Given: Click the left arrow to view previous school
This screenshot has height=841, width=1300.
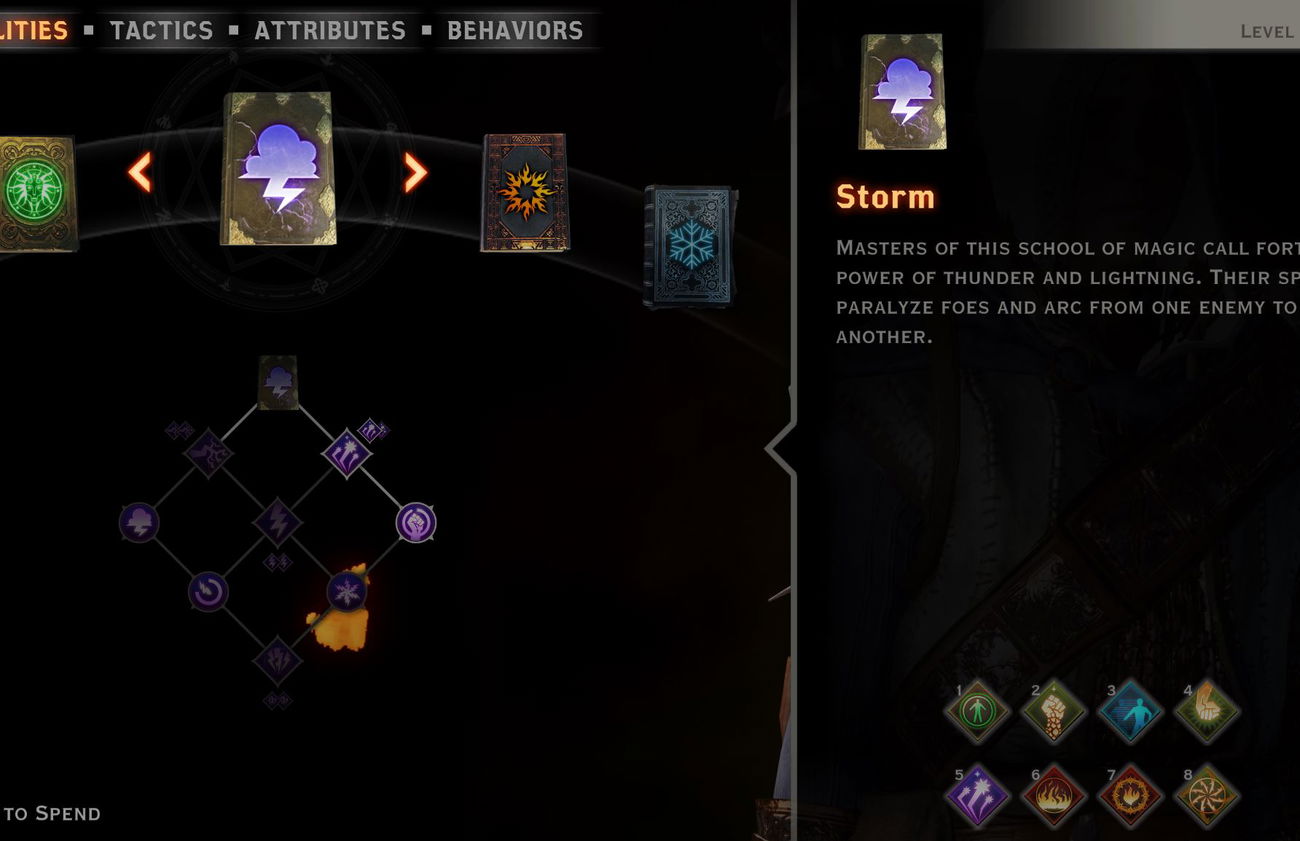Looking at the screenshot, I should (x=140, y=172).
